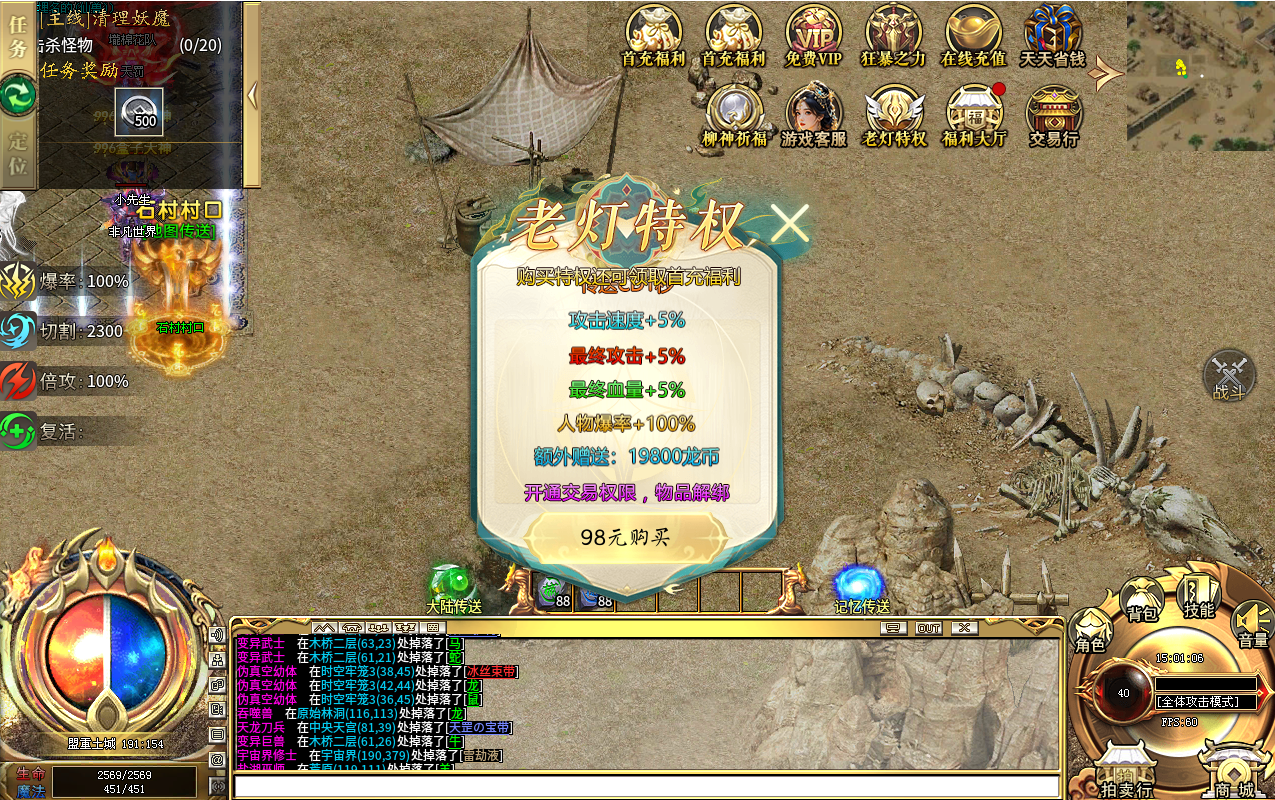This screenshot has width=1275, height=800.
Task: Open the 首充福利 reward icon
Action: tap(653, 35)
